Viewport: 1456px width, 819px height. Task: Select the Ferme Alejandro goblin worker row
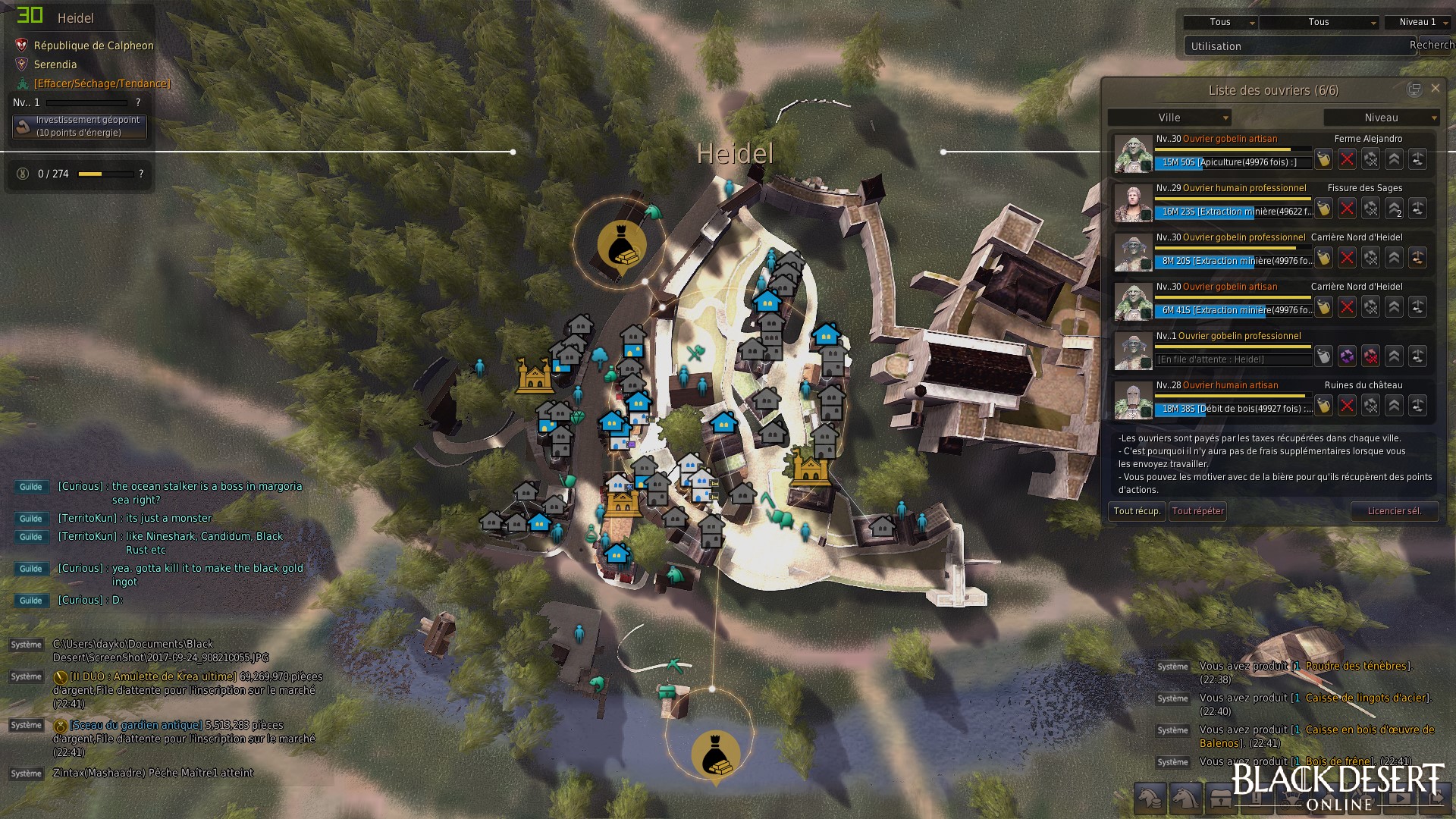[x=1232, y=152]
